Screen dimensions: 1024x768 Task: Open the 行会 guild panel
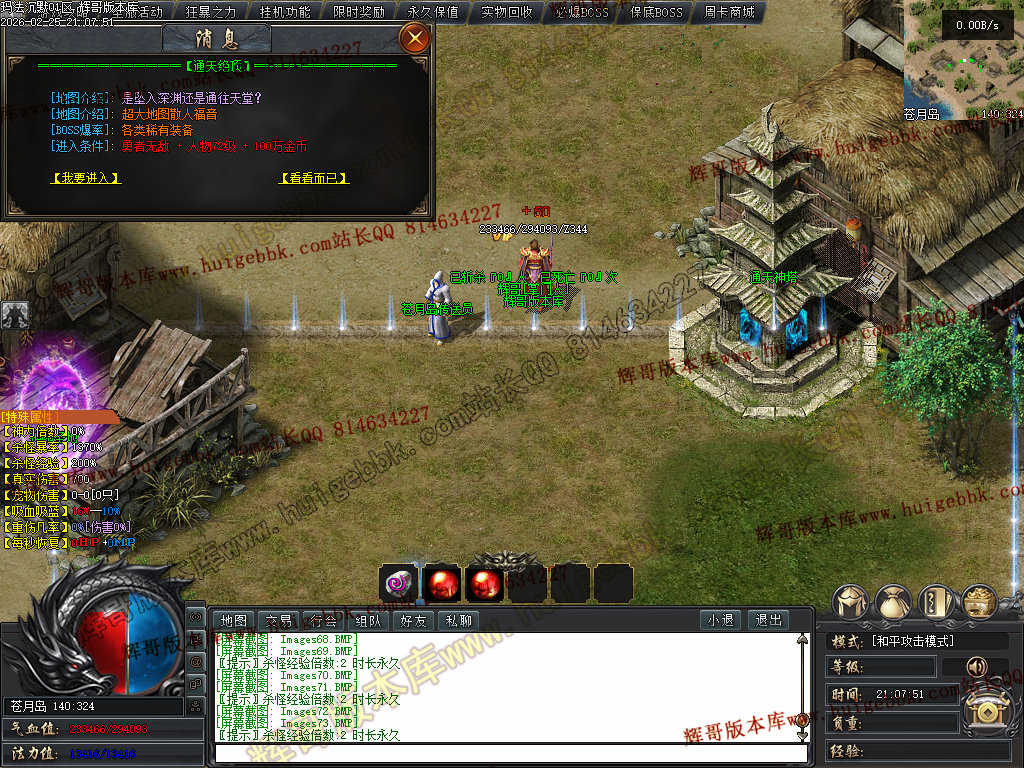323,621
